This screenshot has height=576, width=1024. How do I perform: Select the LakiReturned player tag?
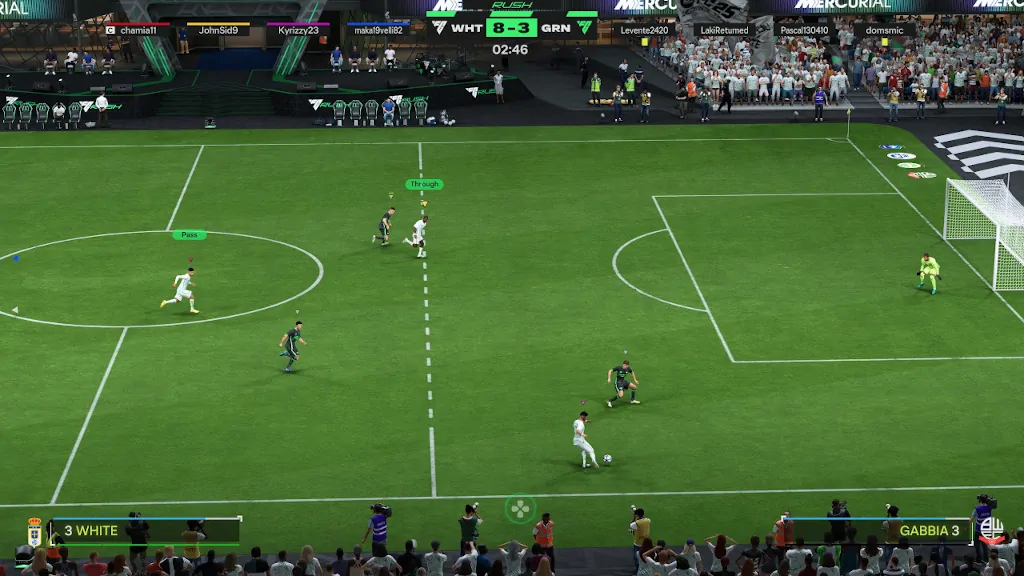click(x=724, y=30)
